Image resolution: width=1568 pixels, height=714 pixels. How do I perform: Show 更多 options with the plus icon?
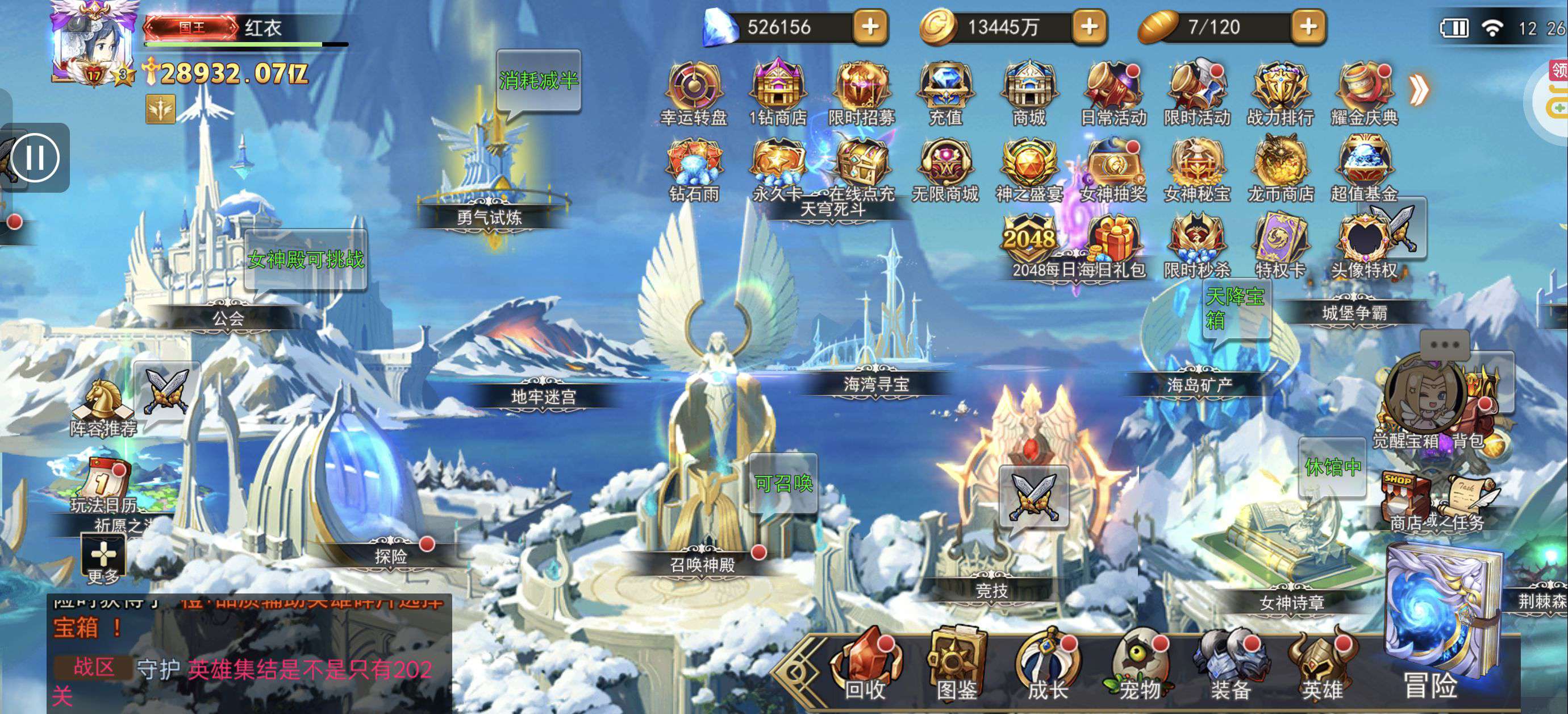(103, 558)
